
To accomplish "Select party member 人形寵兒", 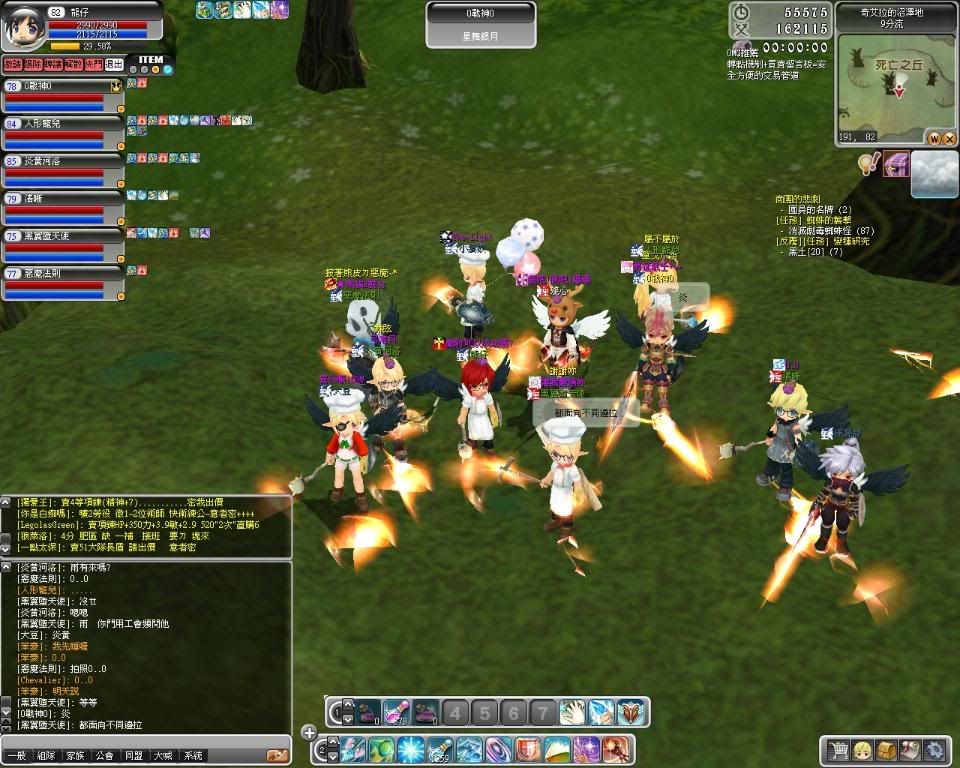I will pyautogui.click(x=62, y=130).
